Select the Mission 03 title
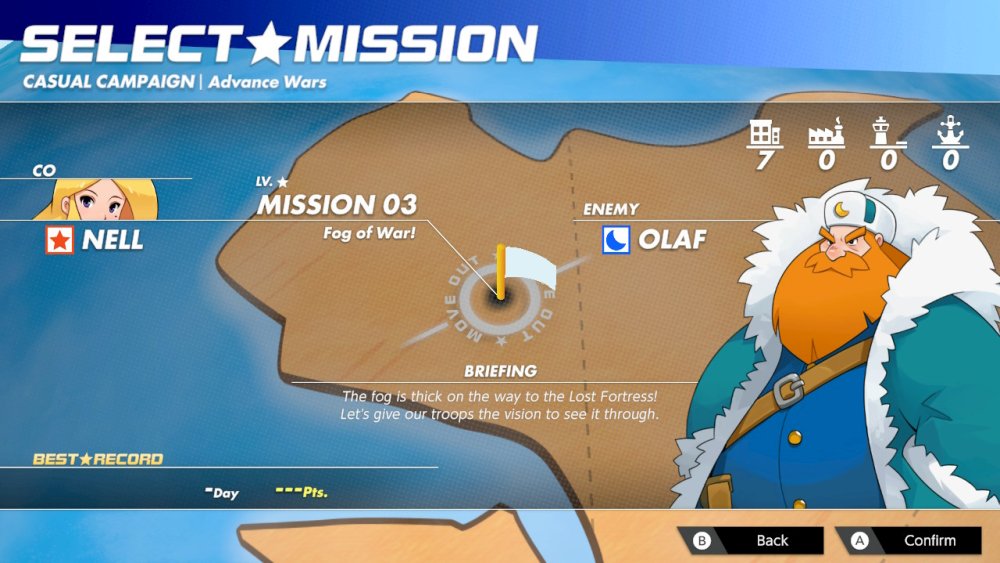The height and width of the screenshot is (563, 1000). pos(337,205)
